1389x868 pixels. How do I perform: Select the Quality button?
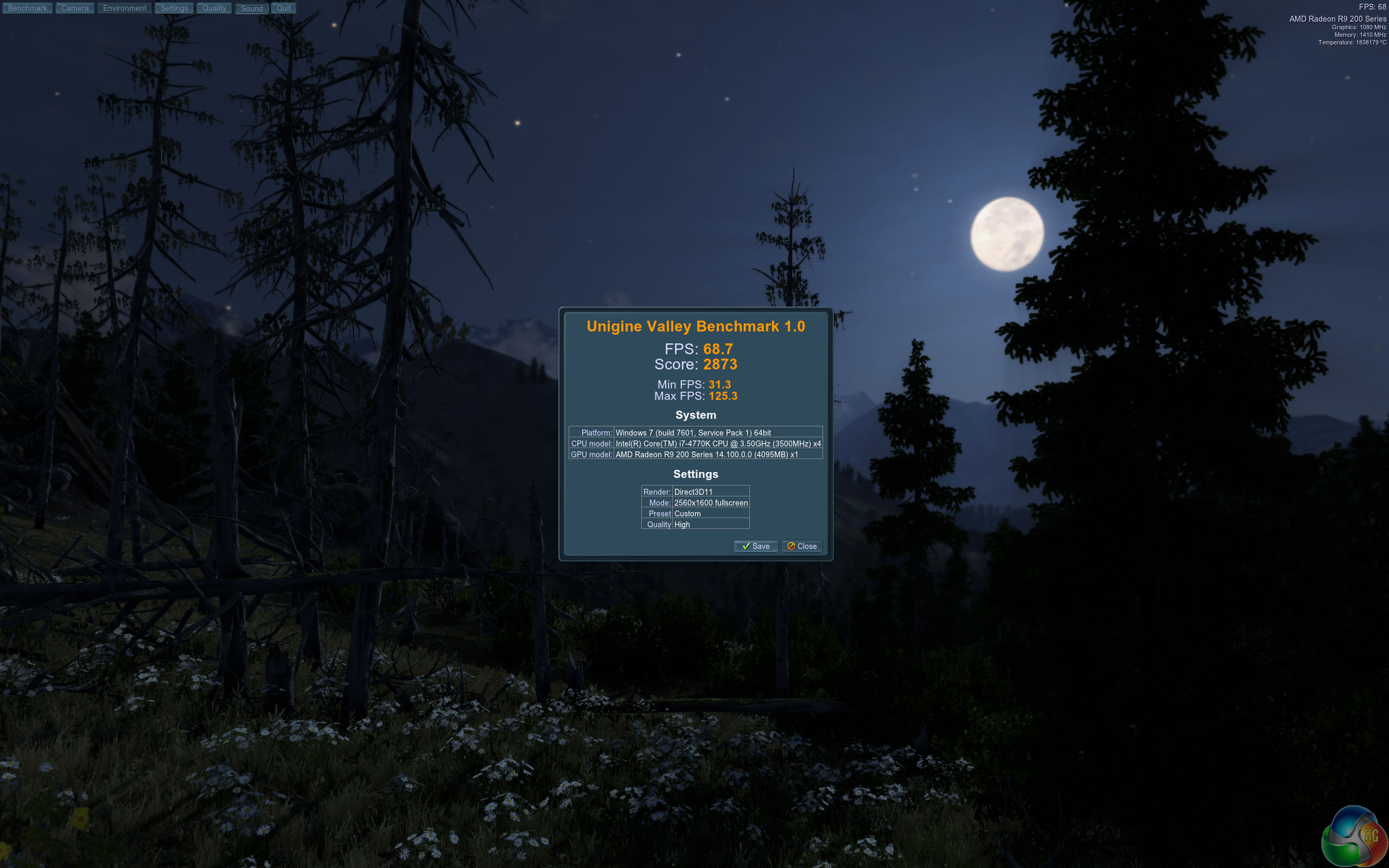coord(214,8)
